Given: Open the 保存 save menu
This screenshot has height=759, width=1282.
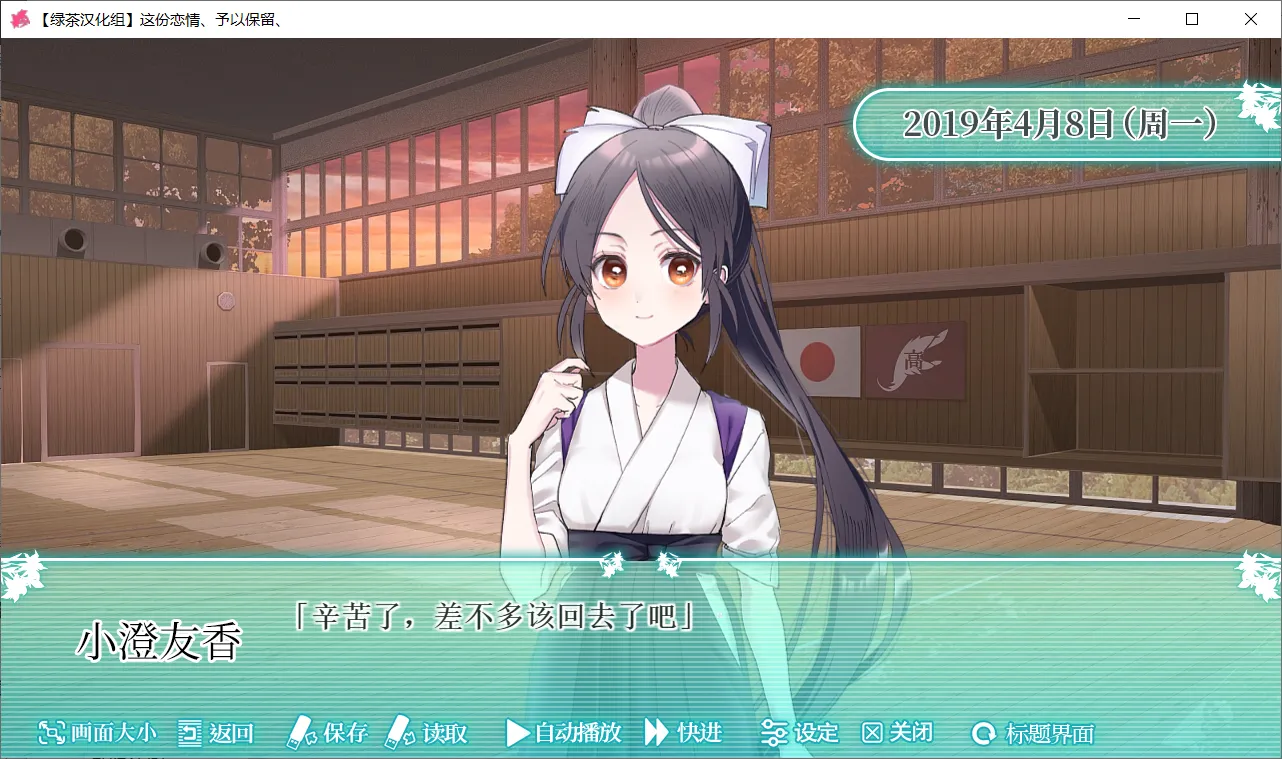Looking at the screenshot, I should tap(328, 733).
